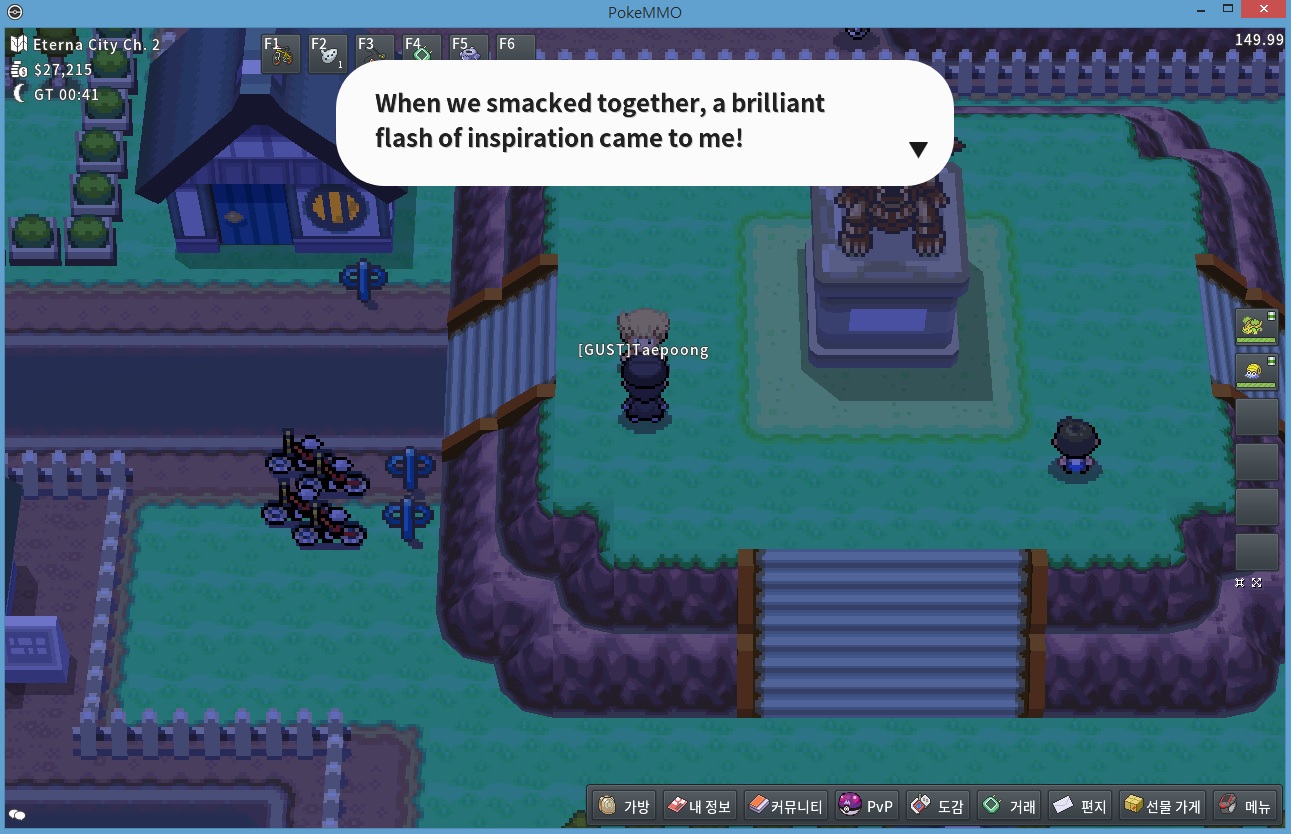Open the 가방 bag menu
Image resolution: width=1291 pixels, height=834 pixels.
[625, 806]
